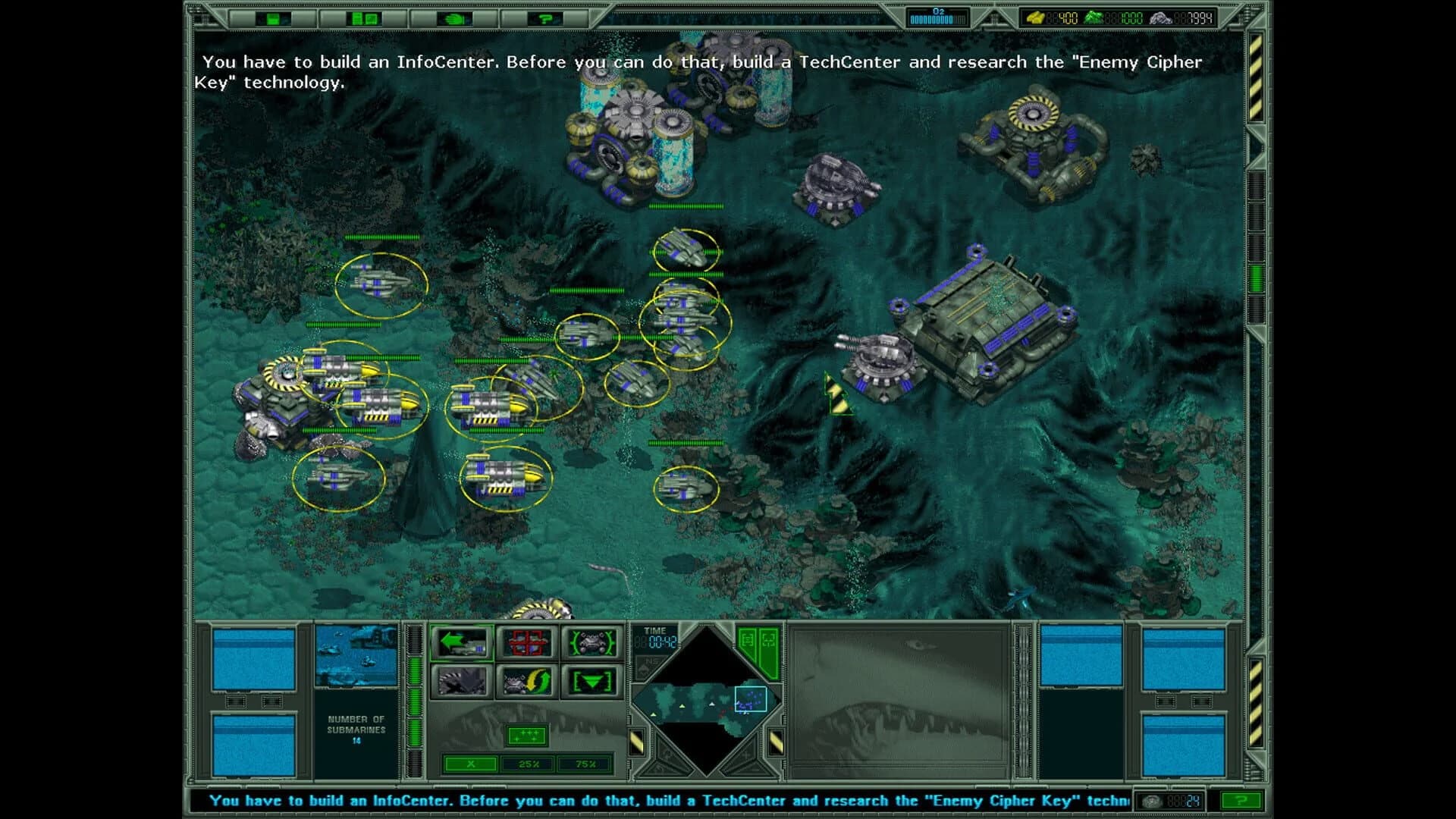
Task: Click the hand pause icon in top toolbar
Action: coord(453,17)
